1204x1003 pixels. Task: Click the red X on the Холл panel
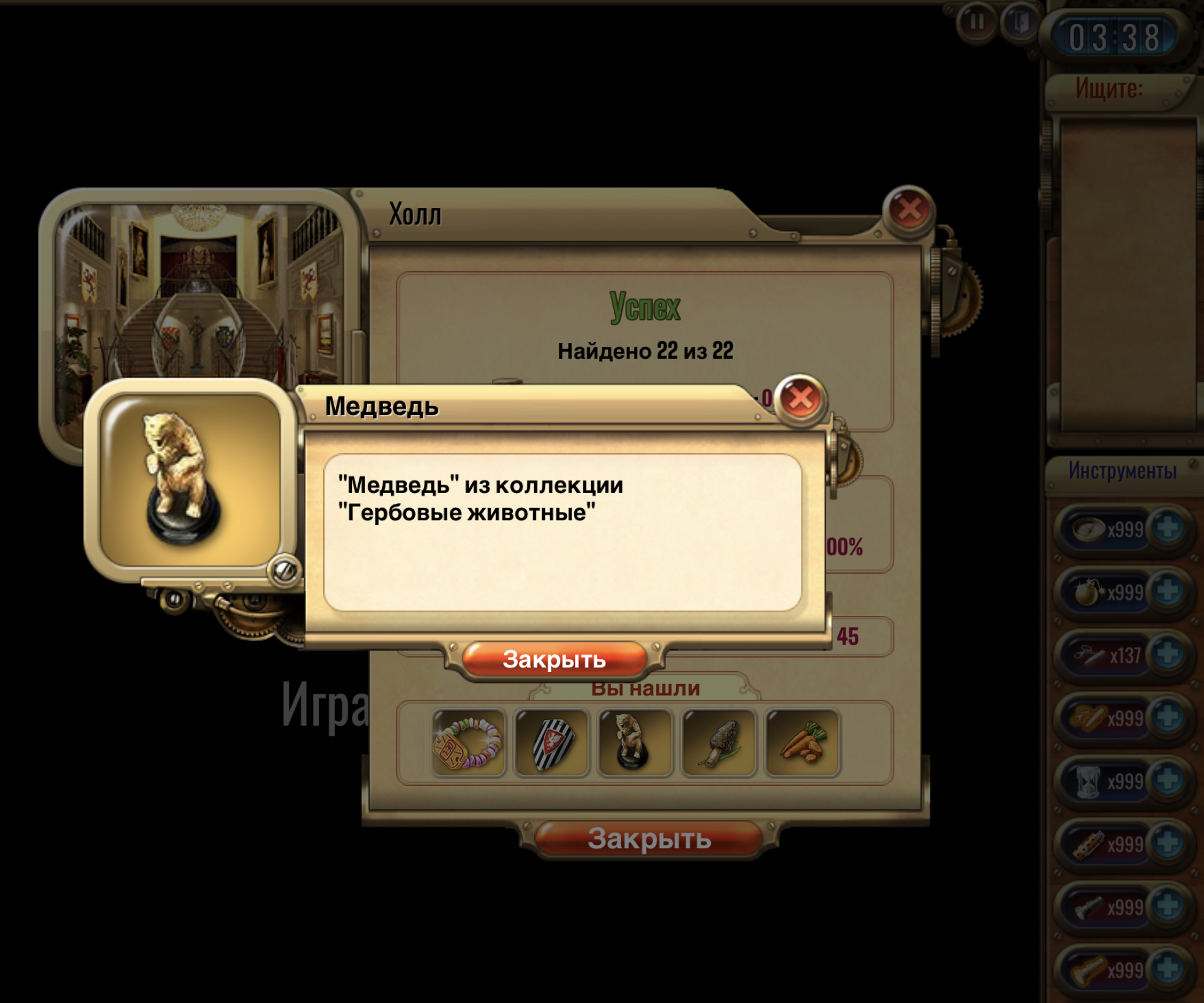(x=908, y=210)
